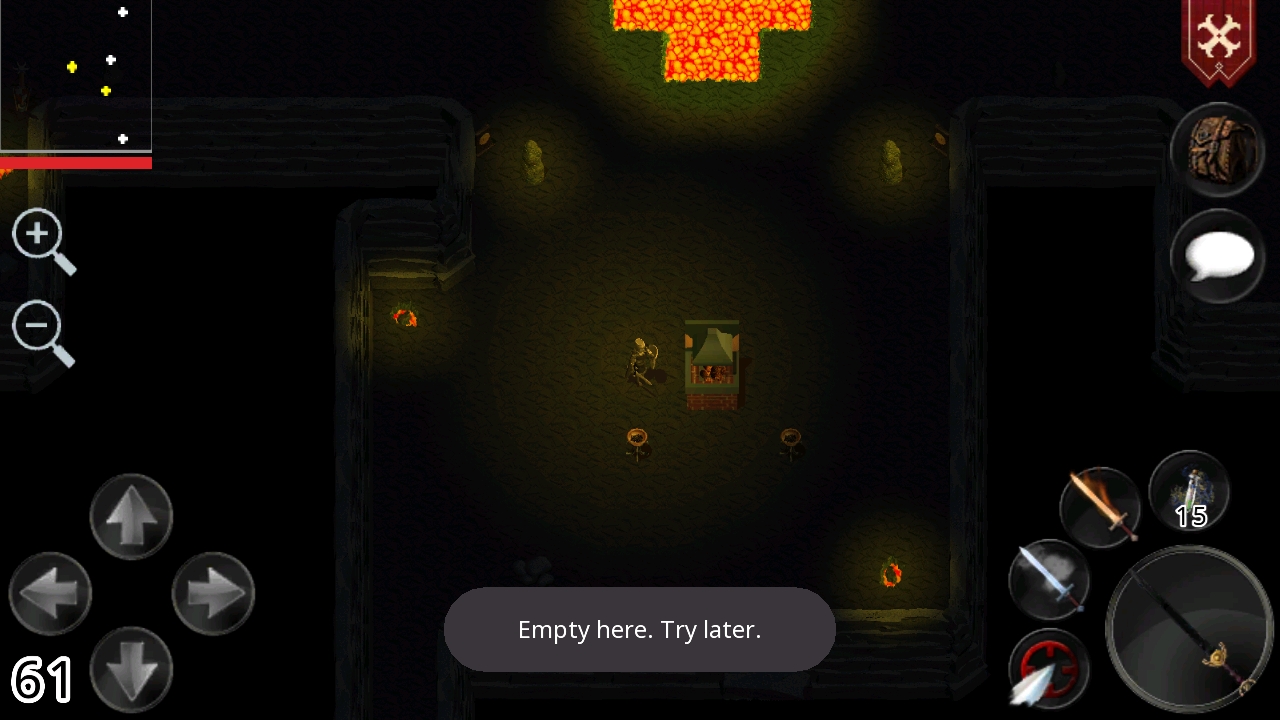1280x720 pixels.
Task: Tap the red health bar
Action: coord(76,161)
